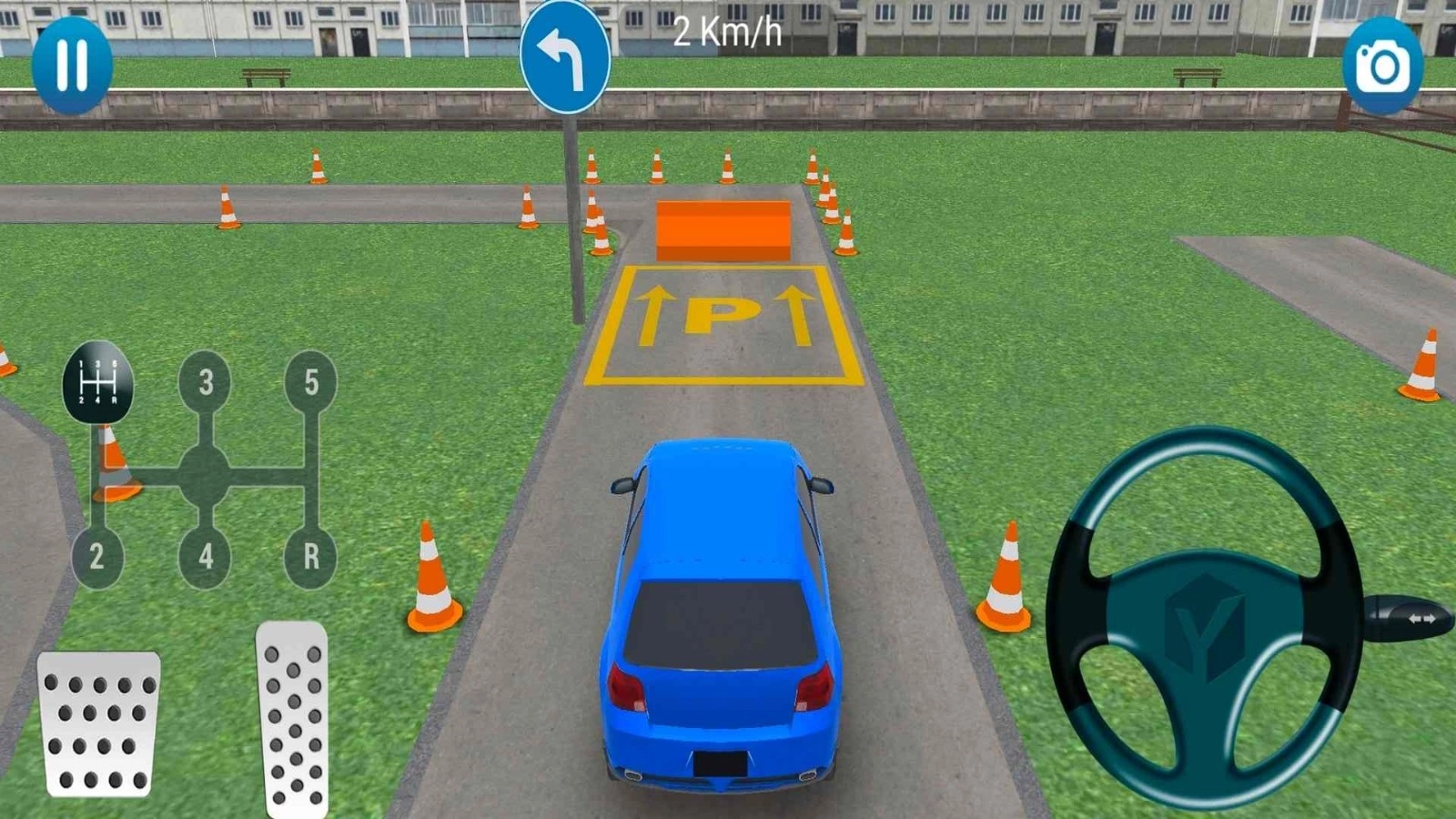1456x819 pixels.
Task: Tap the traffic cone beside the road
Action: click(x=432, y=573)
